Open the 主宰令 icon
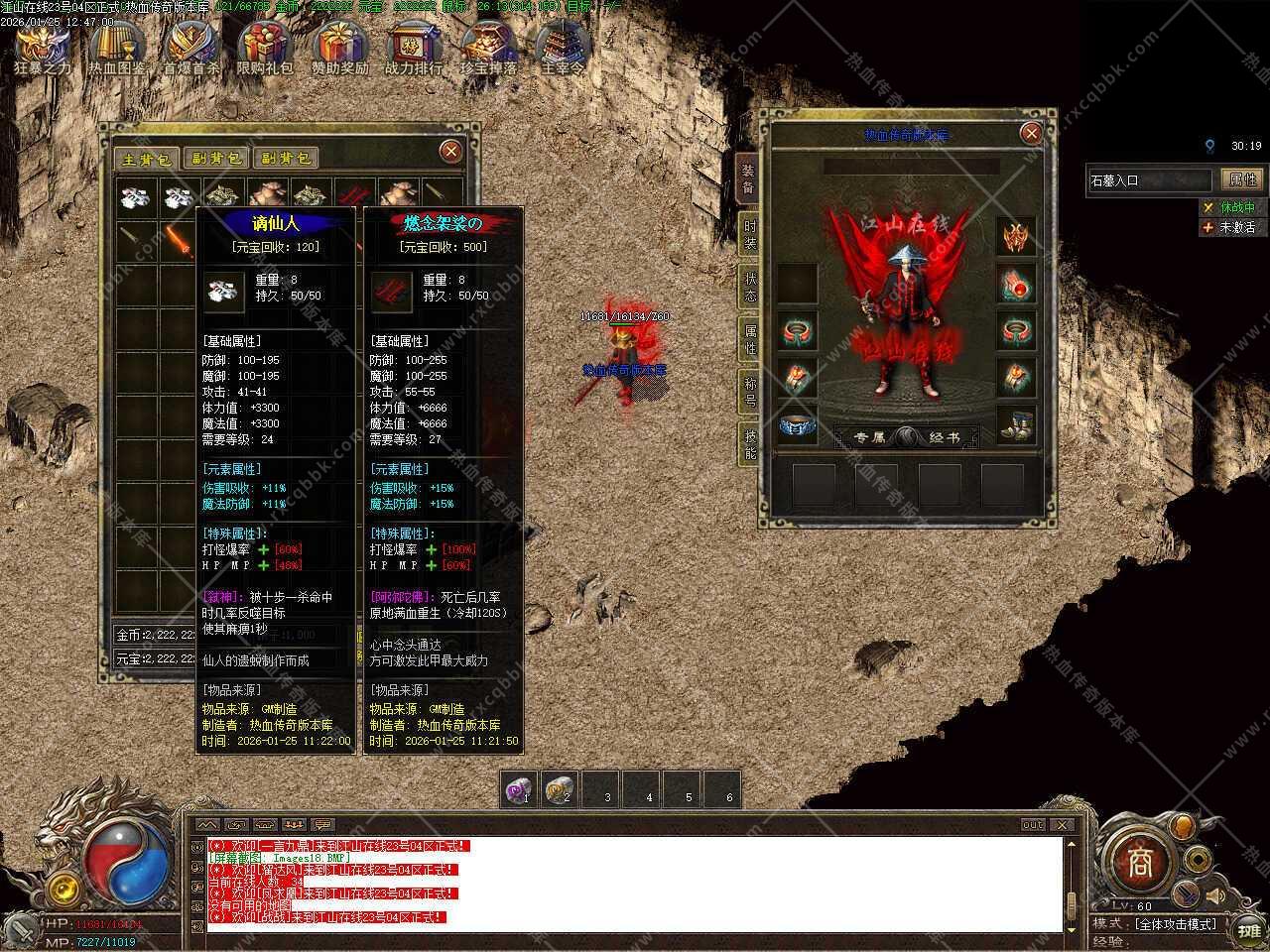The image size is (1270, 952). 563,49
